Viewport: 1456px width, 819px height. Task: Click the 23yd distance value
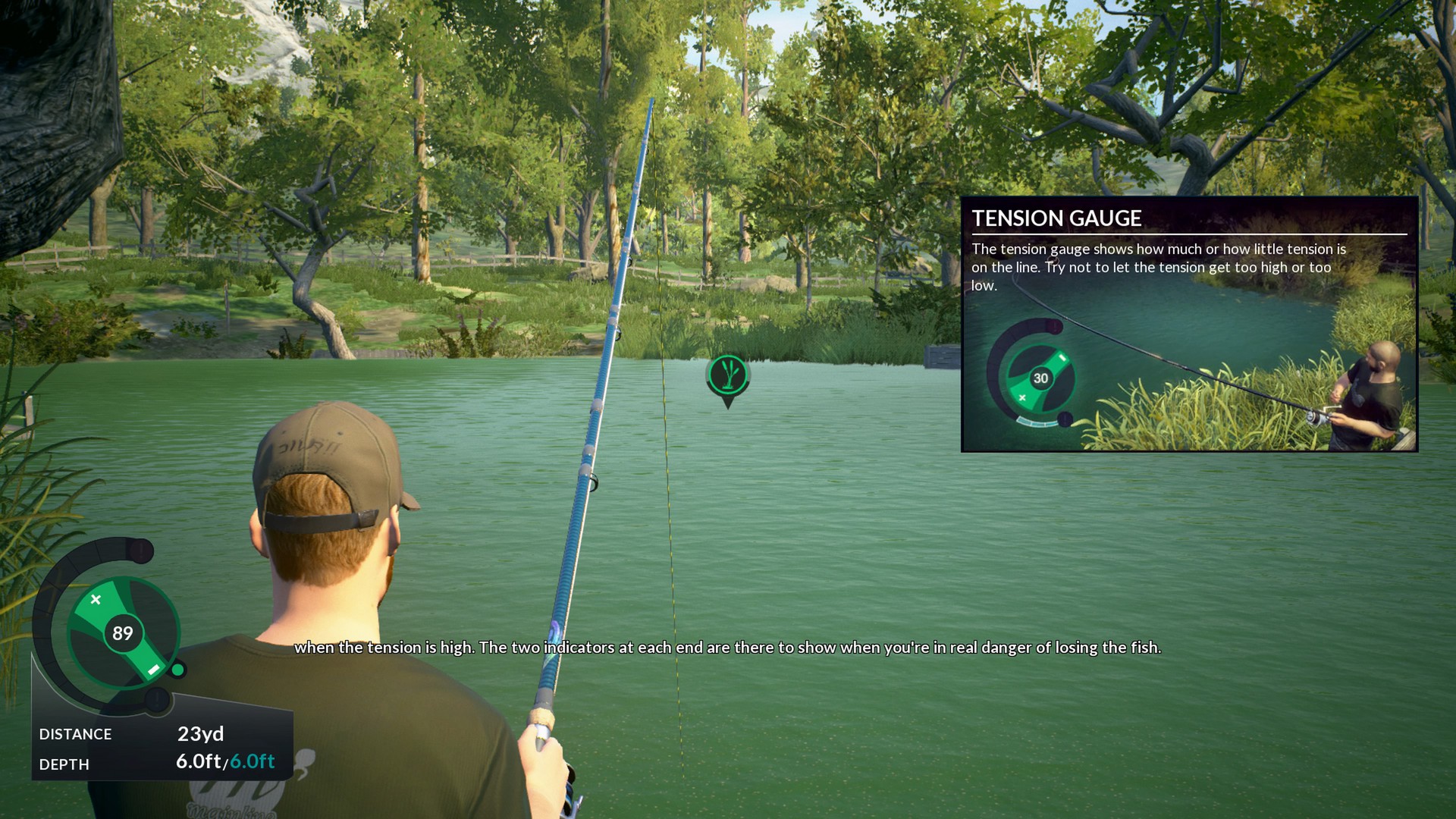(201, 733)
